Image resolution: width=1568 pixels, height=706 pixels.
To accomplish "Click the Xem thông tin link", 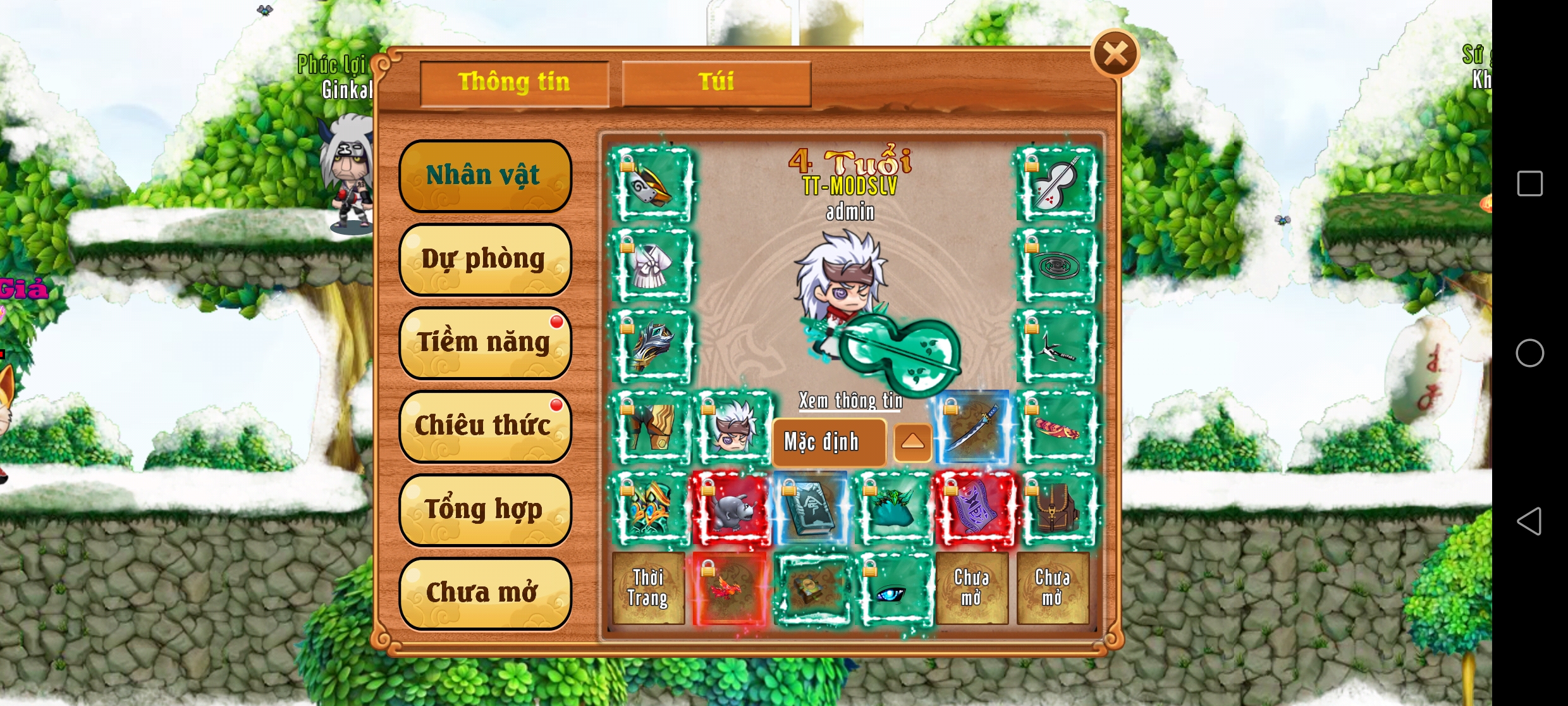I will 850,400.
